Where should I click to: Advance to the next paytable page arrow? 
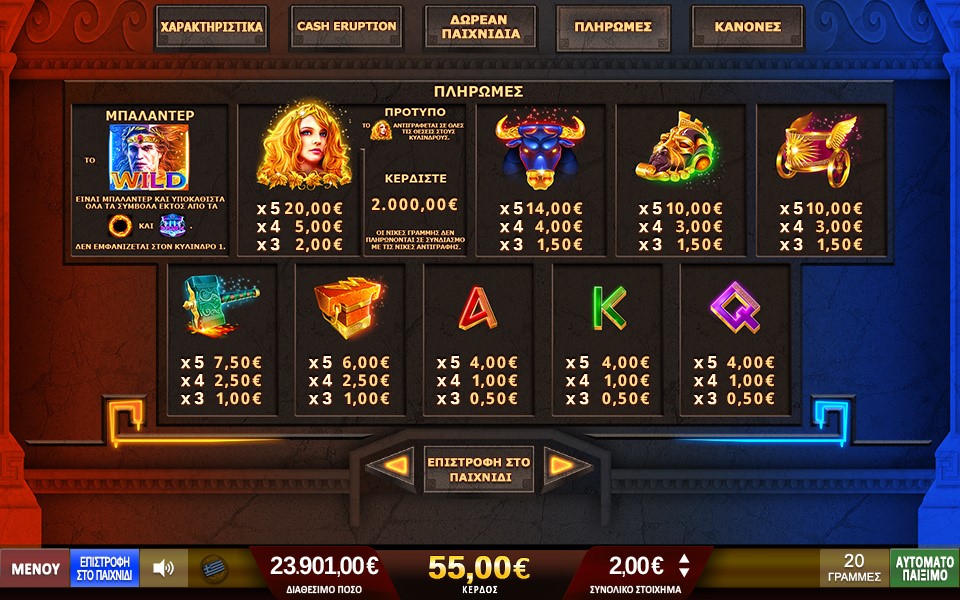click(x=561, y=465)
